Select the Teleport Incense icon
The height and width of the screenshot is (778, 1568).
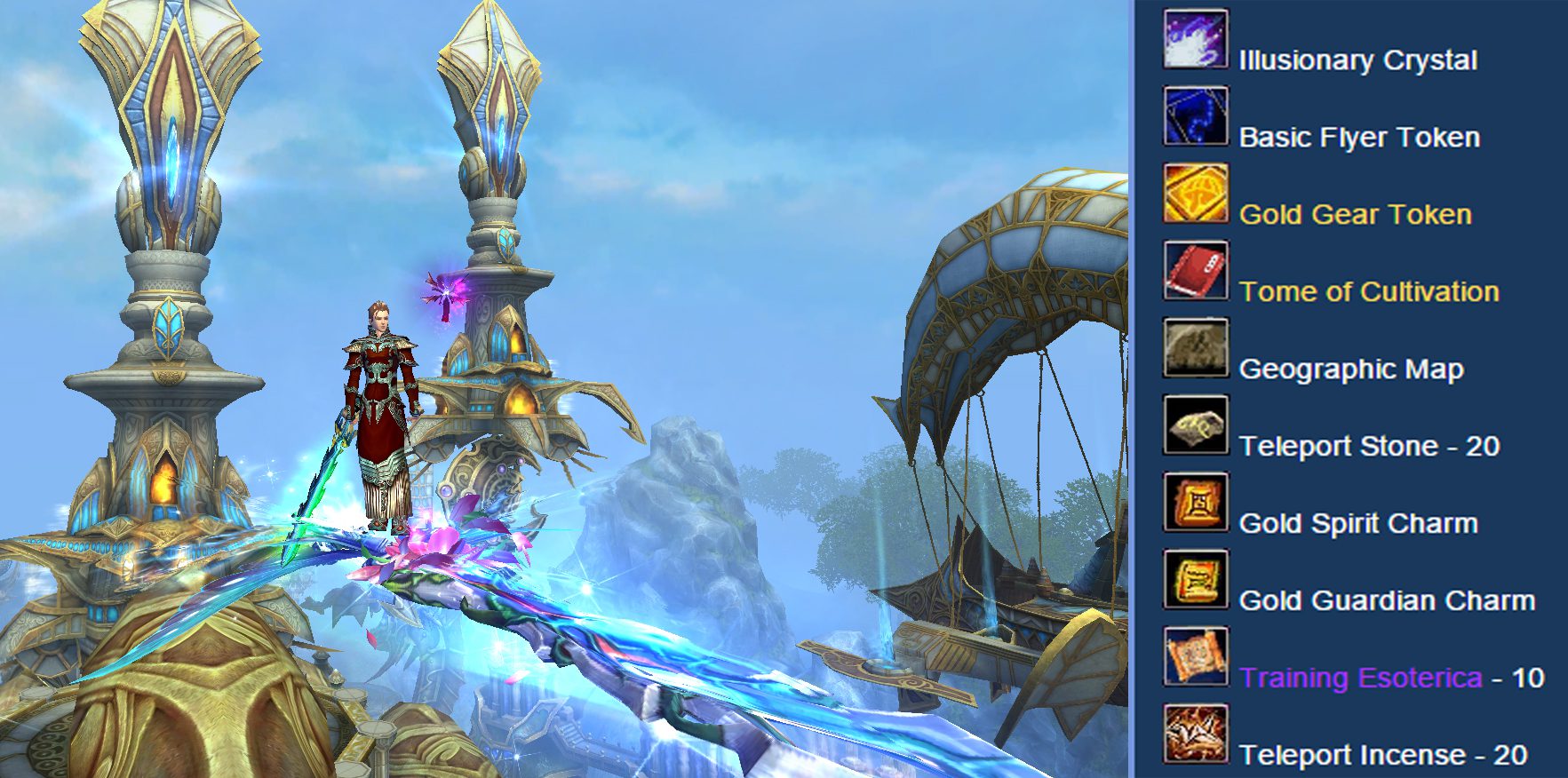(x=1196, y=734)
